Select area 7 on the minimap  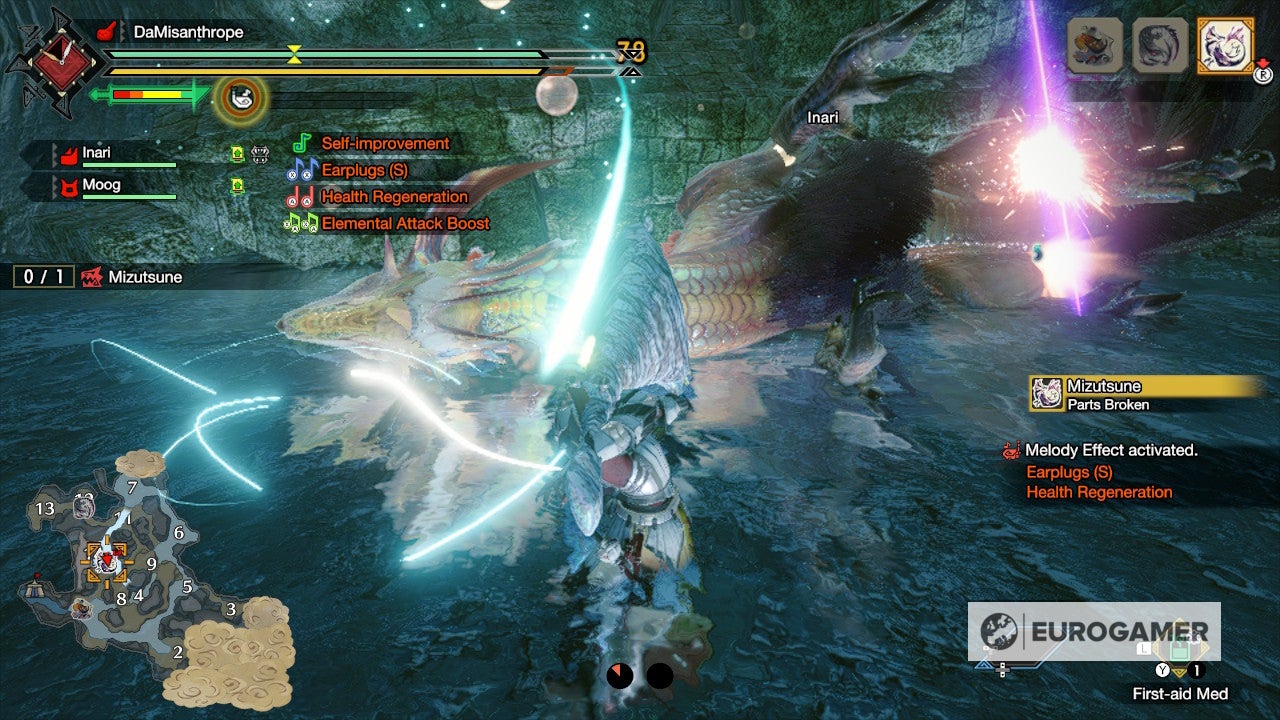click(x=131, y=488)
